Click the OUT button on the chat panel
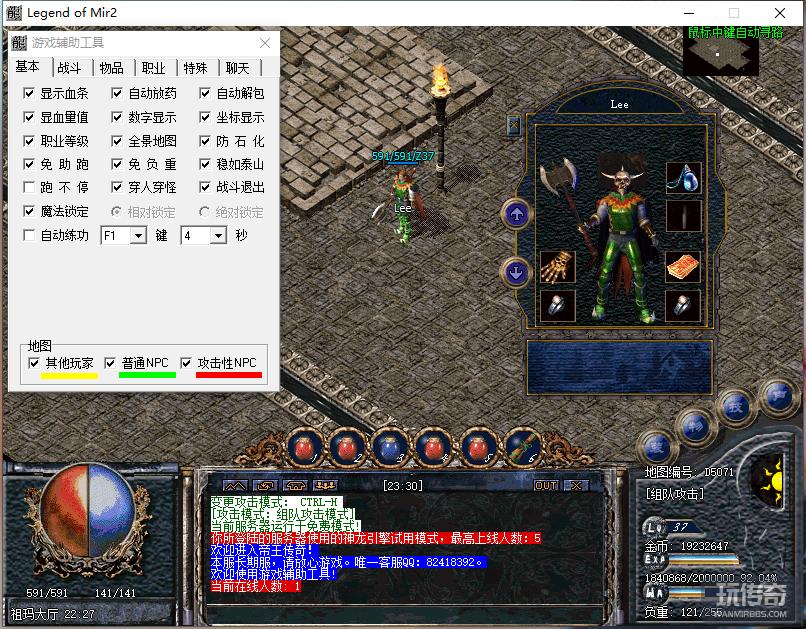The image size is (806, 629). coord(546,485)
